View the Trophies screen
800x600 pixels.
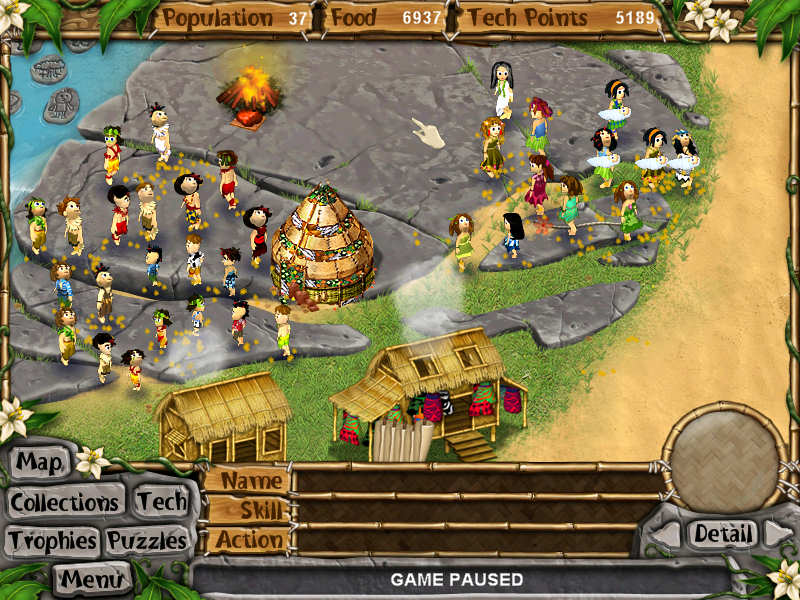(52, 541)
